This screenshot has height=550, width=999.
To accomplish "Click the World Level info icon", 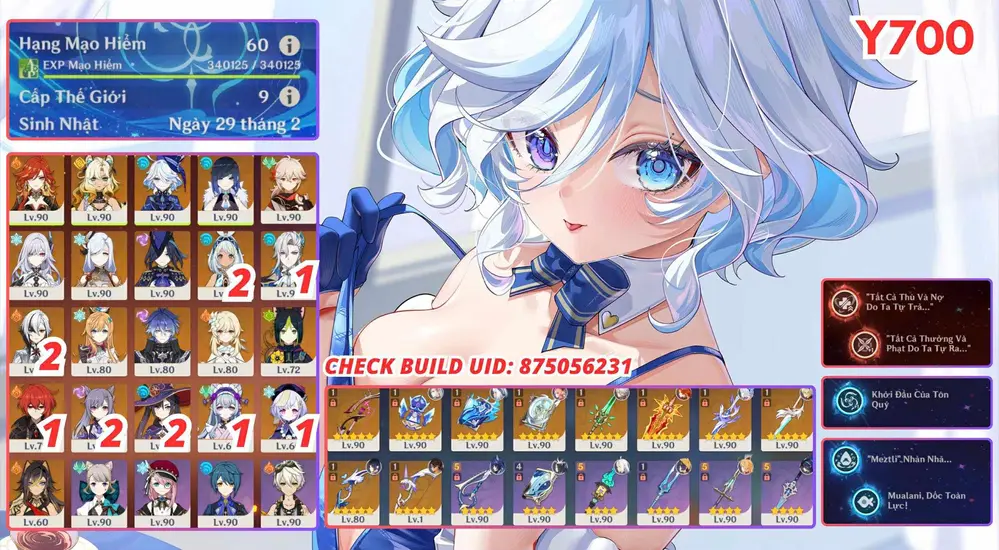I will tap(289, 97).
